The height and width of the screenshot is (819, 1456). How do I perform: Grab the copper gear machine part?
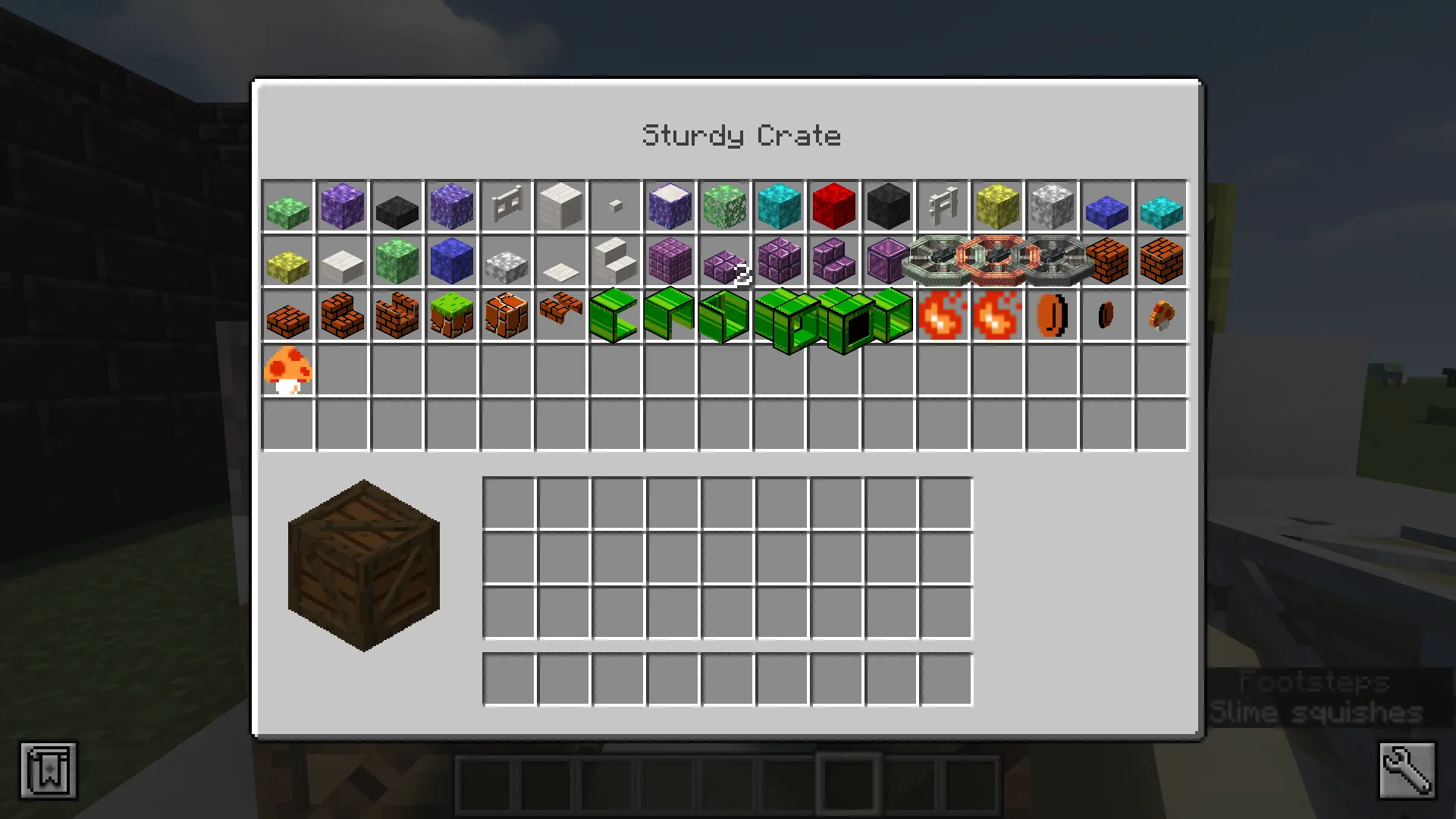pos(997,262)
